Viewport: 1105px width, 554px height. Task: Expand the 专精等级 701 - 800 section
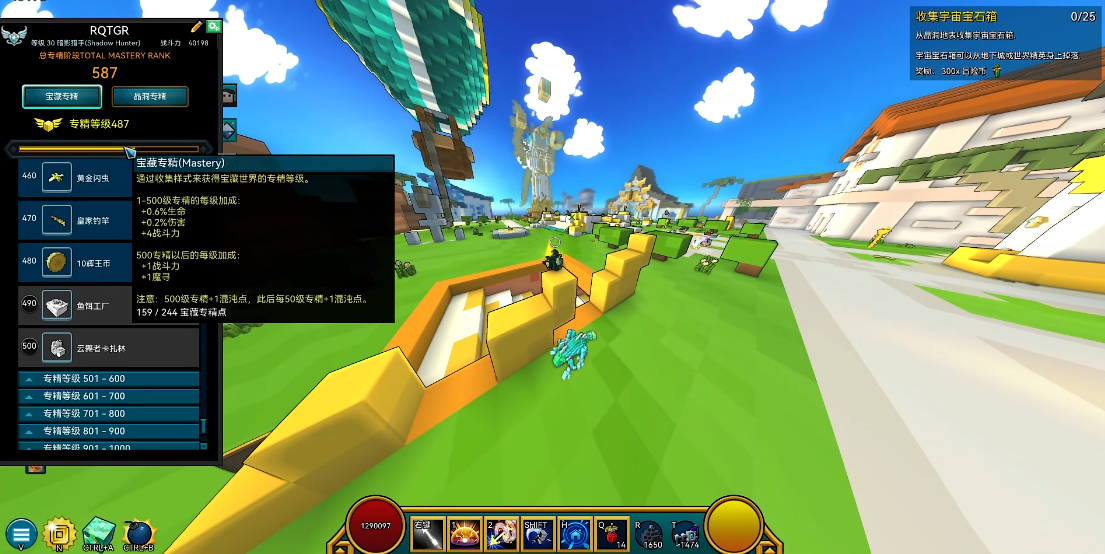click(x=108, y=413)
